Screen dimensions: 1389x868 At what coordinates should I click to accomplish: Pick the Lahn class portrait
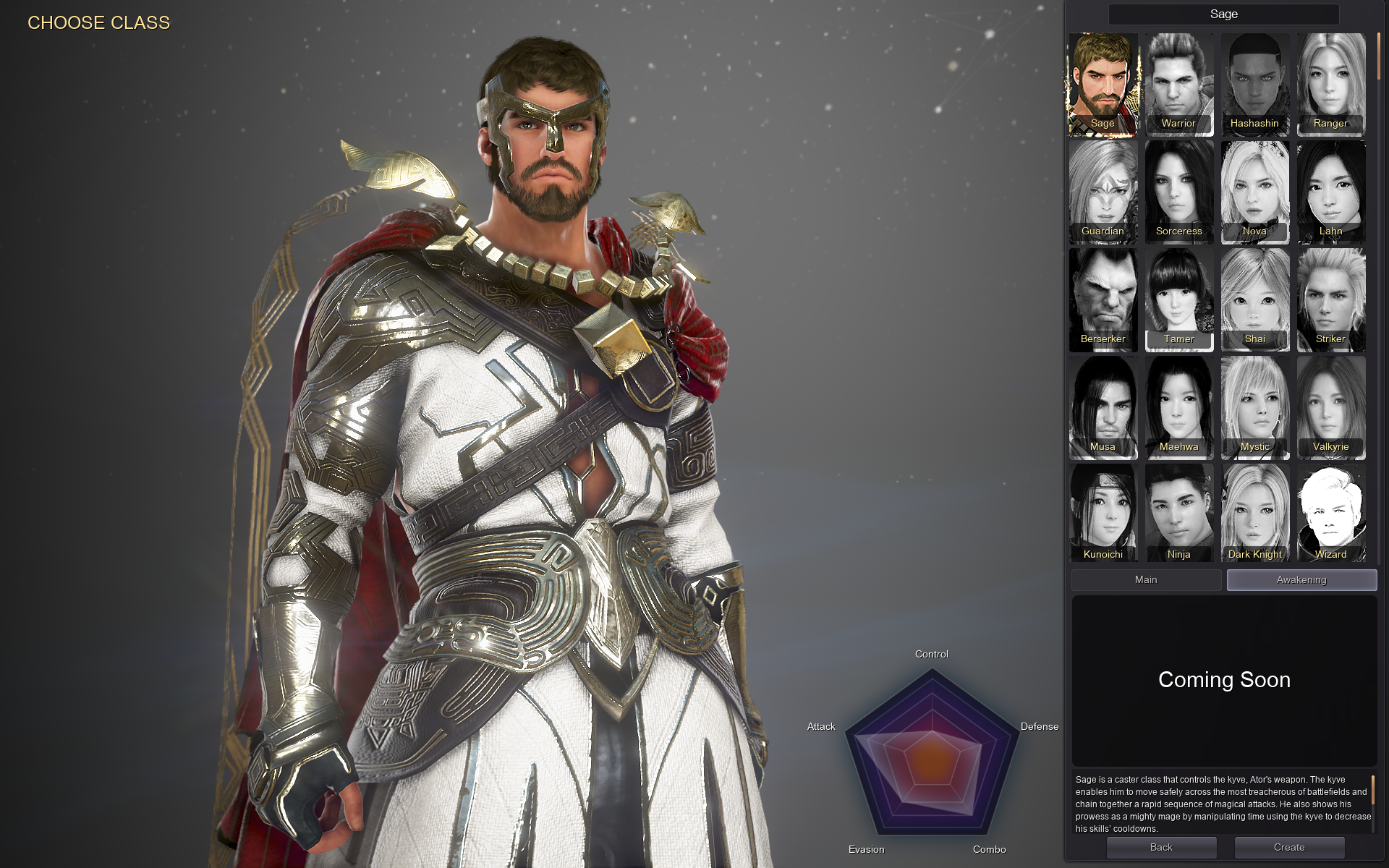[1330, 192]
